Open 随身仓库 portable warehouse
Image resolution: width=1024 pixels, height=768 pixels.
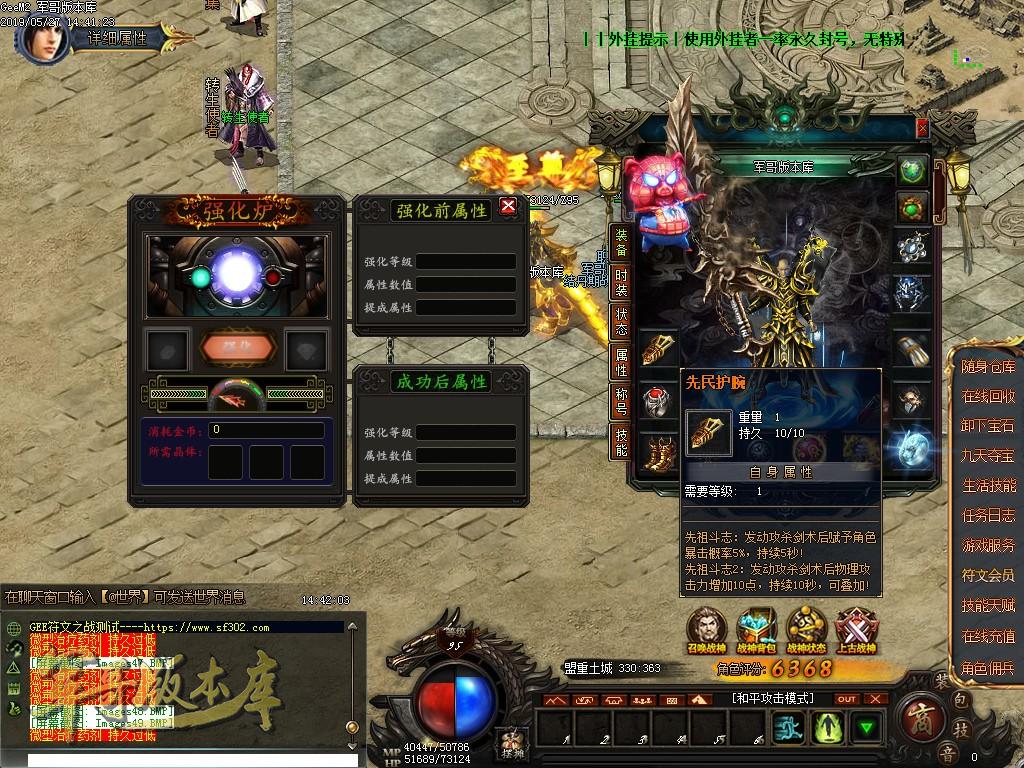click(x=988, y=367)
